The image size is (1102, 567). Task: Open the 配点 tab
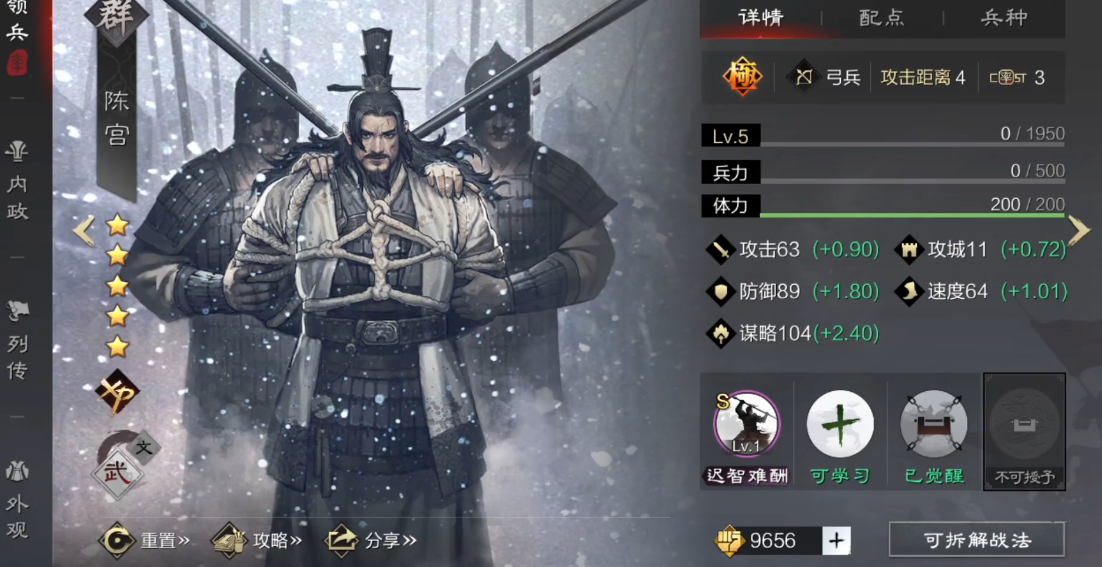coord(881,18)
